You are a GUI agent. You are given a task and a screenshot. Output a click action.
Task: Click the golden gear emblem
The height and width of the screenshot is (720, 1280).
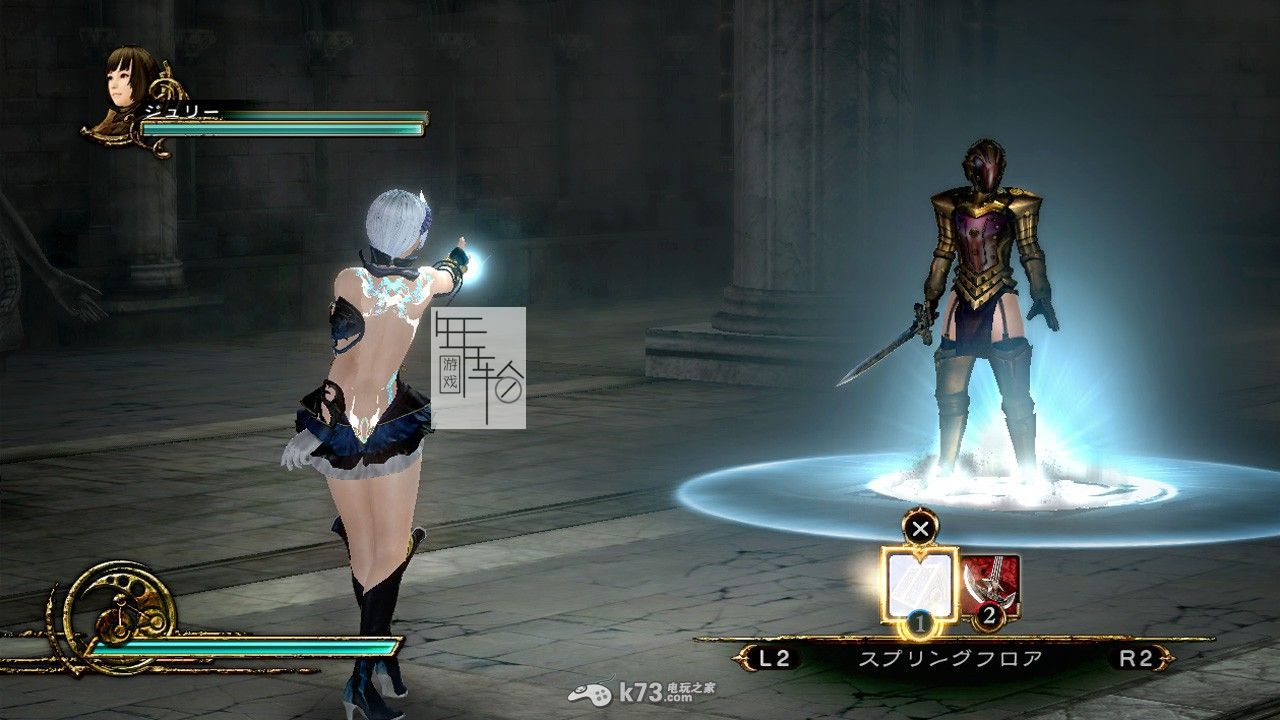(122, 607)
